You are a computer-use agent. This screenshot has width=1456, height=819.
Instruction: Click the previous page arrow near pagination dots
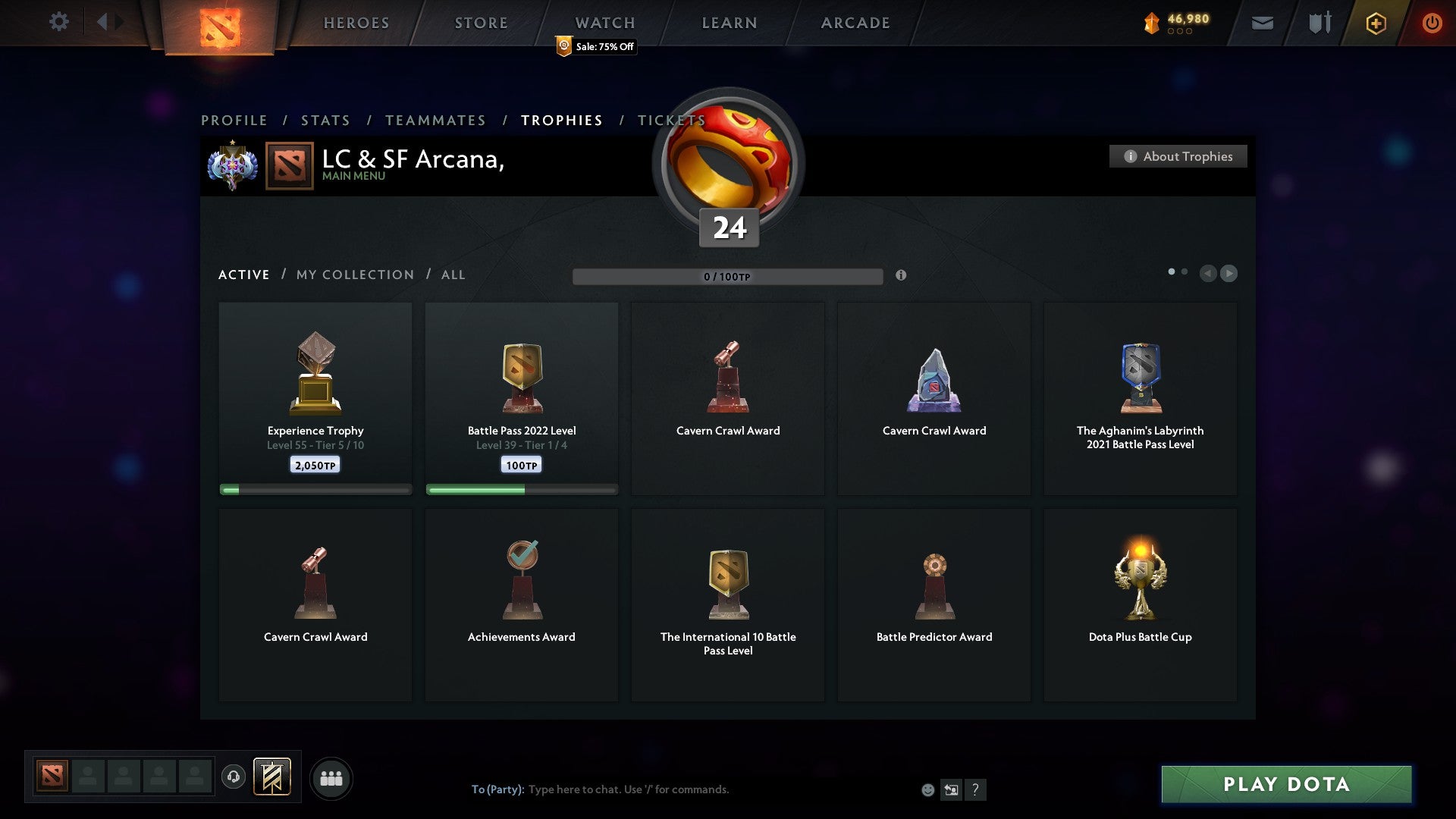[x=1209, y=274]
